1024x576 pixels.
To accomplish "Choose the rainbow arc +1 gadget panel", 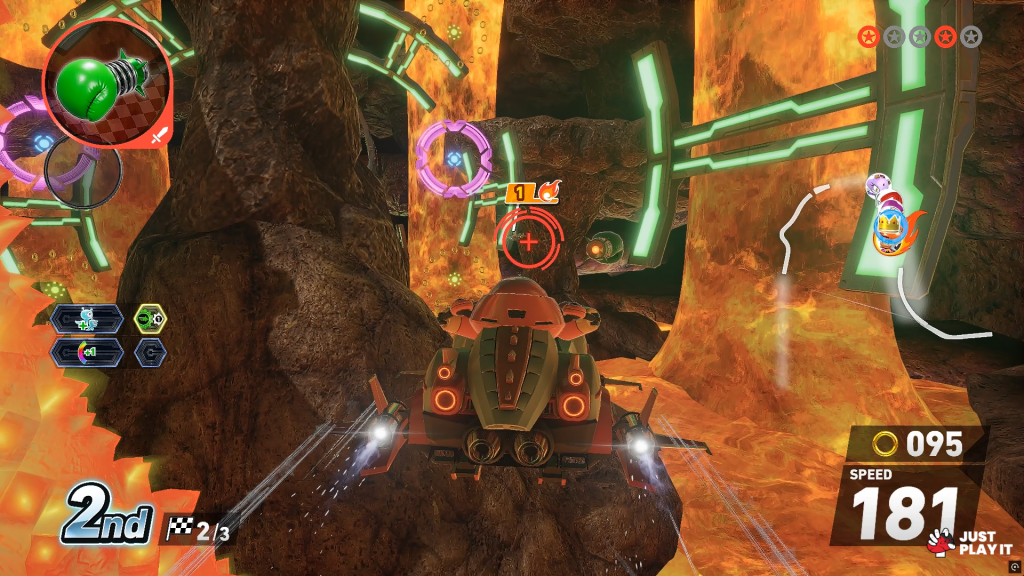I will 89,352.
